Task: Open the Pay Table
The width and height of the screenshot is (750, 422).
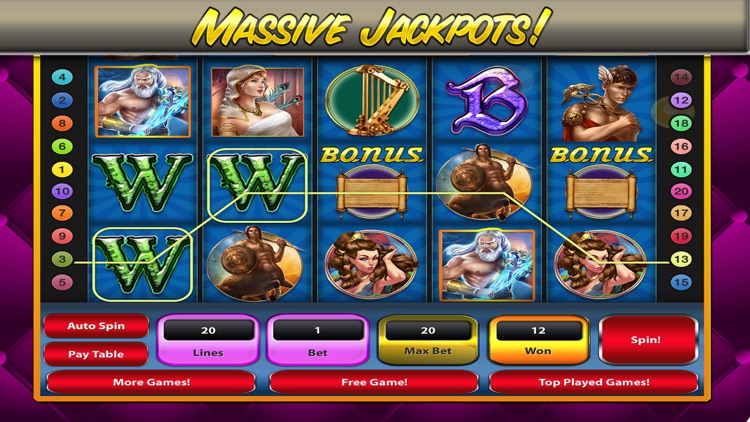Action: [96, 354]
